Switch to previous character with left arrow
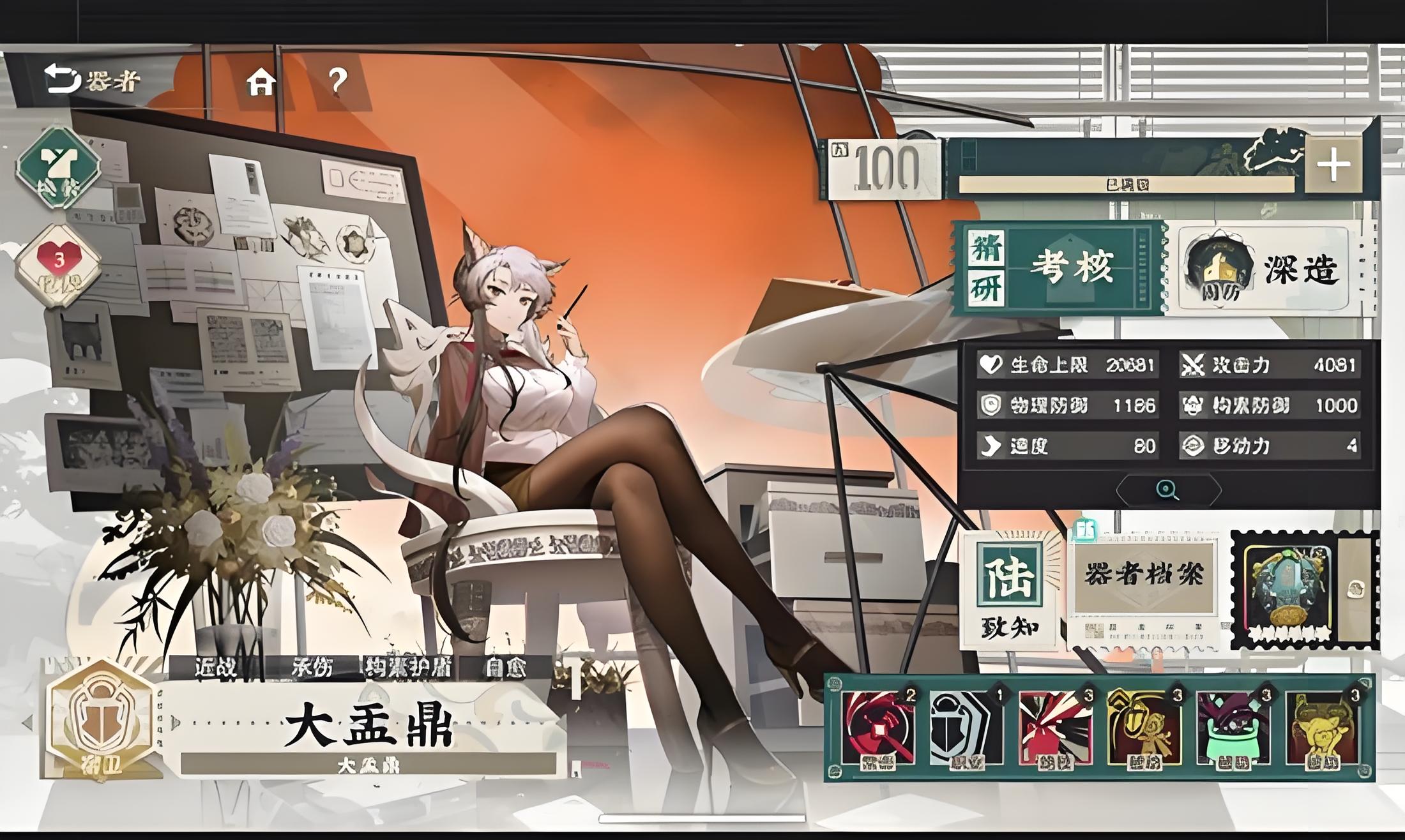 [27, 723]
